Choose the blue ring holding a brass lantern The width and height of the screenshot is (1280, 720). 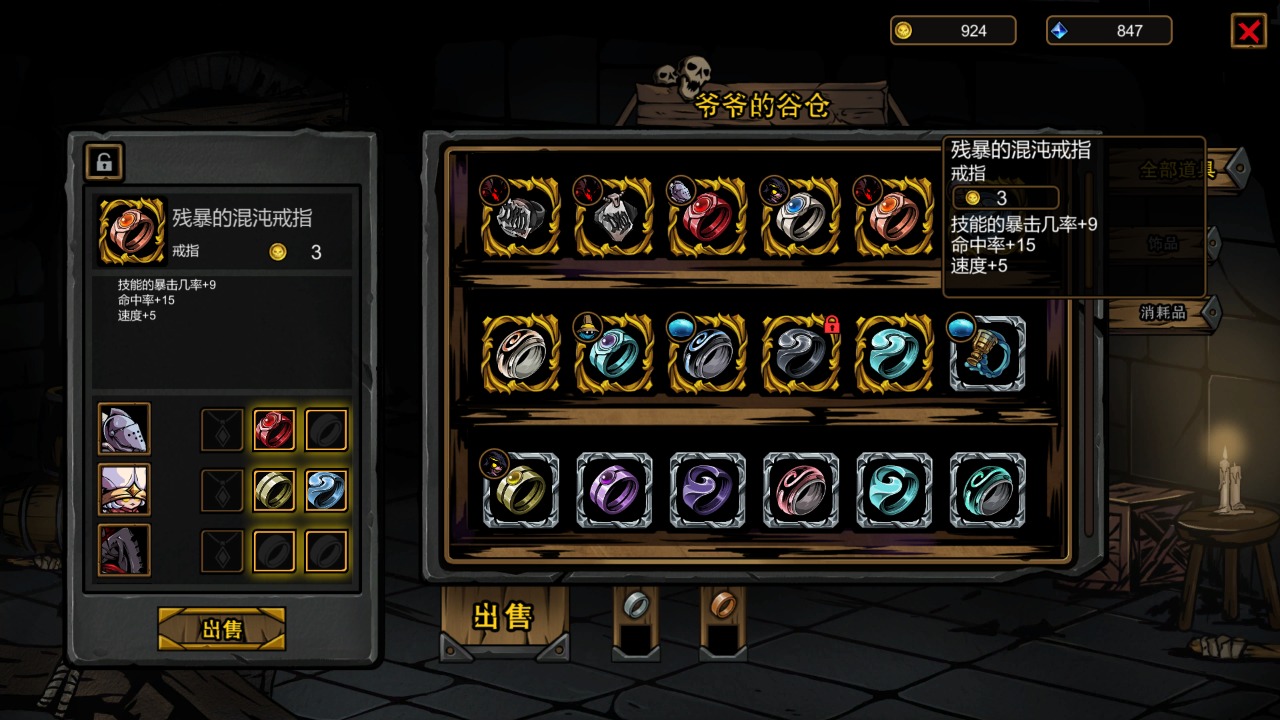click(988, 354)
